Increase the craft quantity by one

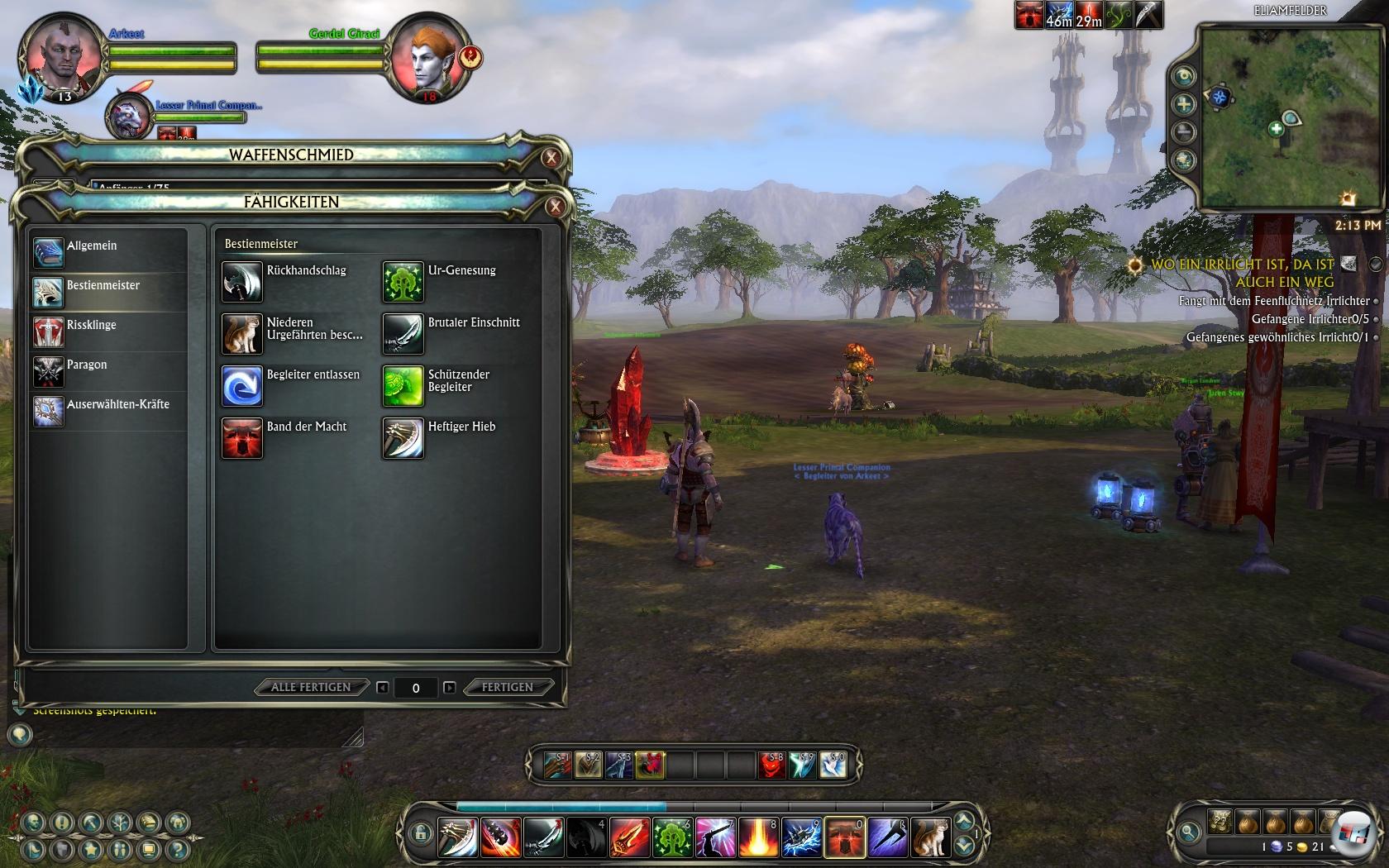449,687
